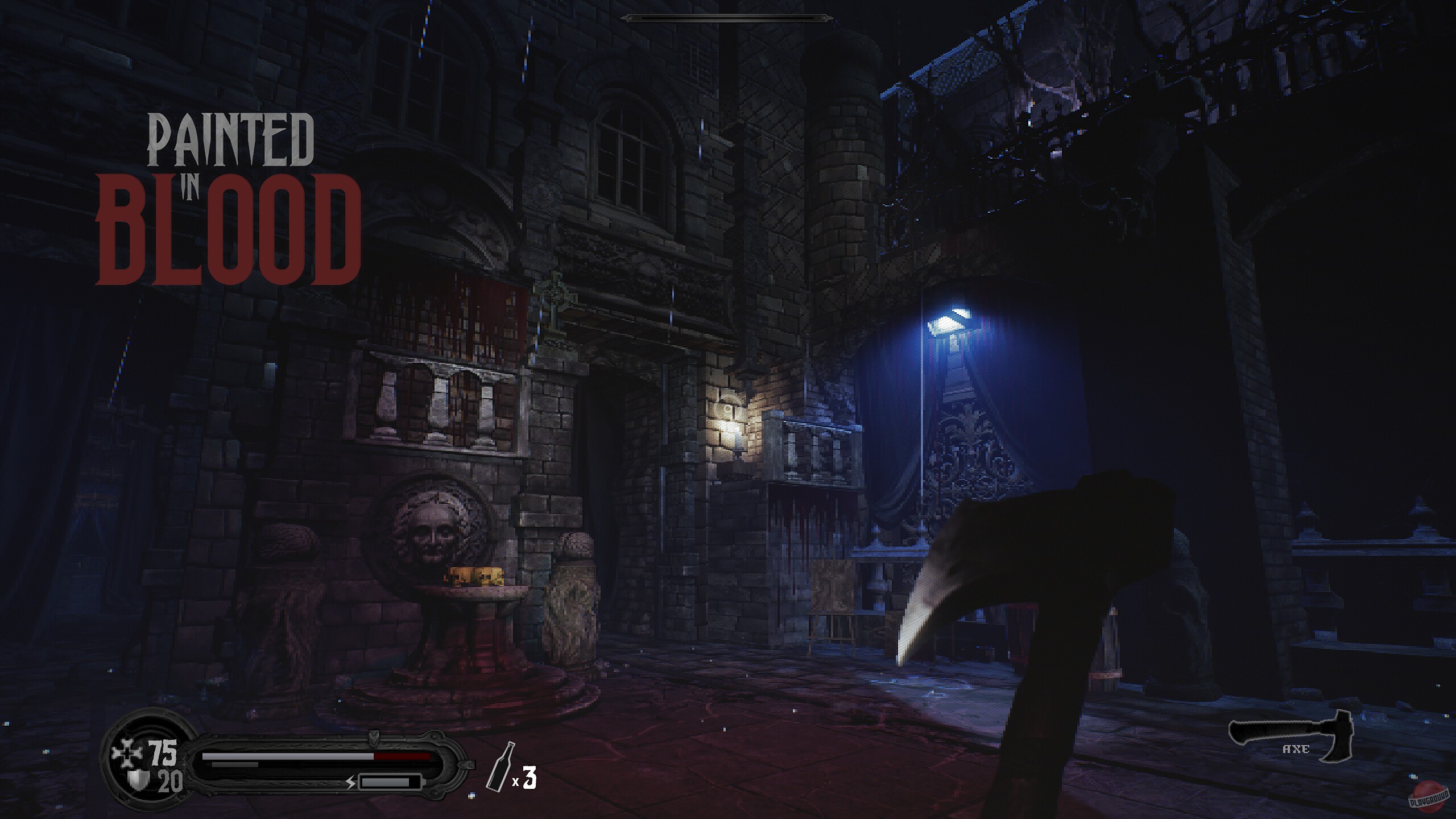Screen dimensions: 1456x819
Task: Toggle the AXE label visibility
Action: point(1296,749)
